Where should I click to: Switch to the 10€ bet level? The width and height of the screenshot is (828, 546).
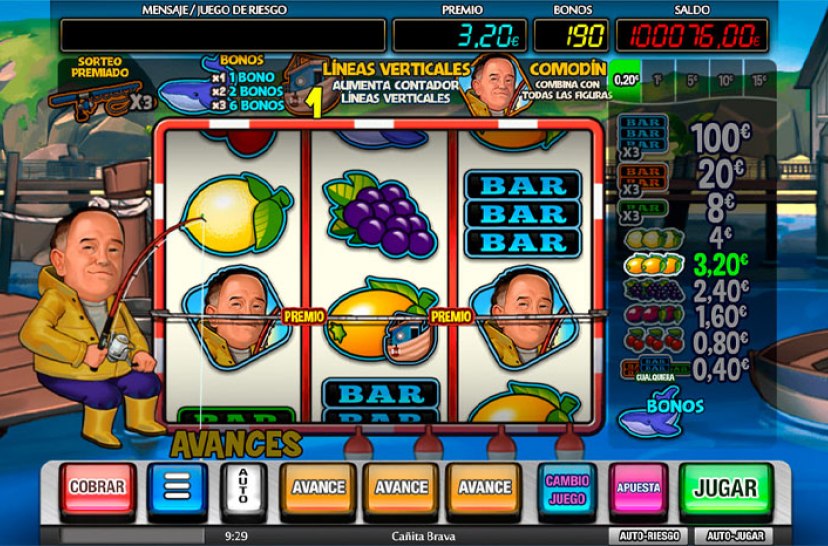[726, 79]
